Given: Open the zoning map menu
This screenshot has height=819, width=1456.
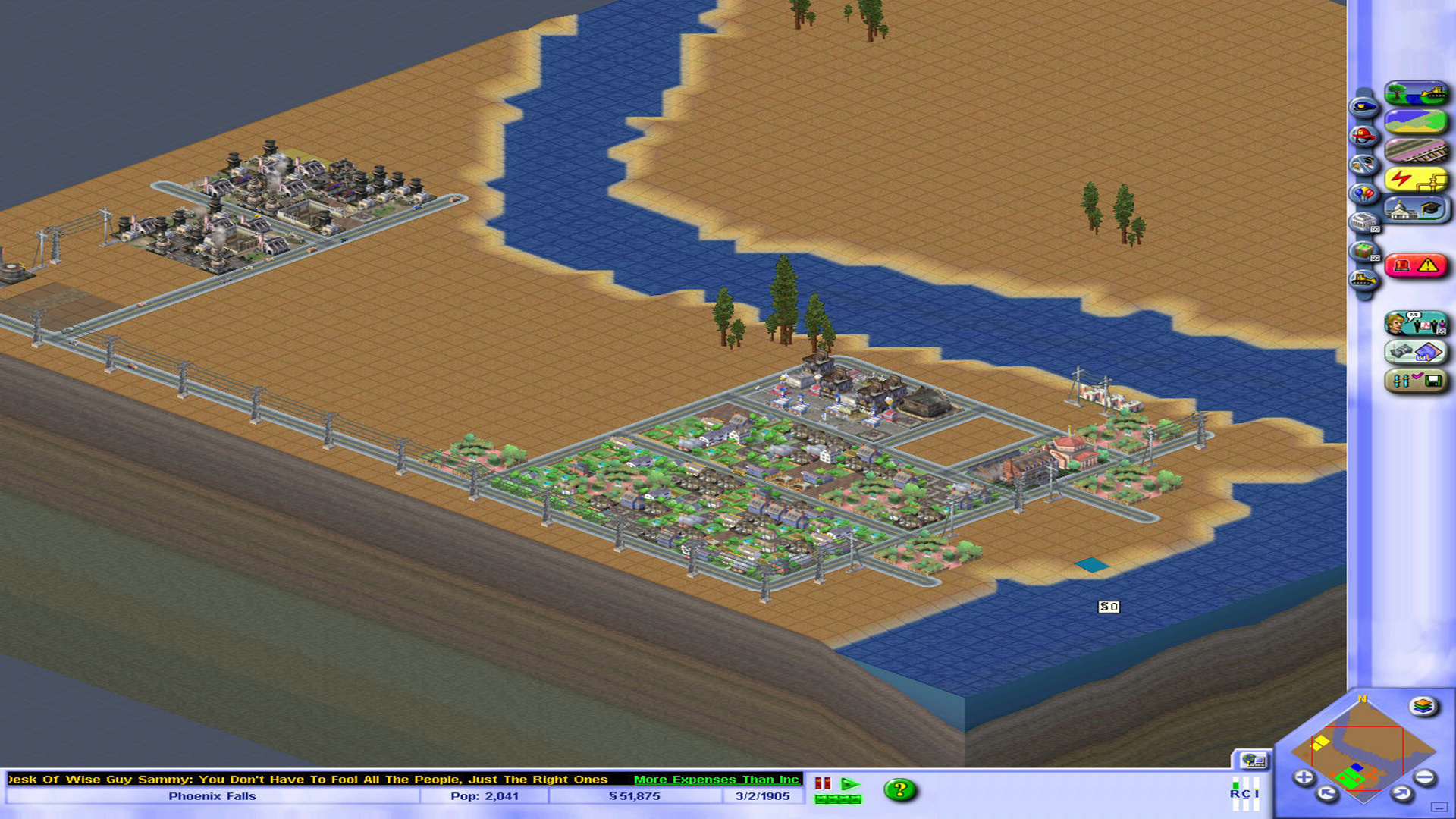Looking at the screenshot, I should [x=1416, y=119].
